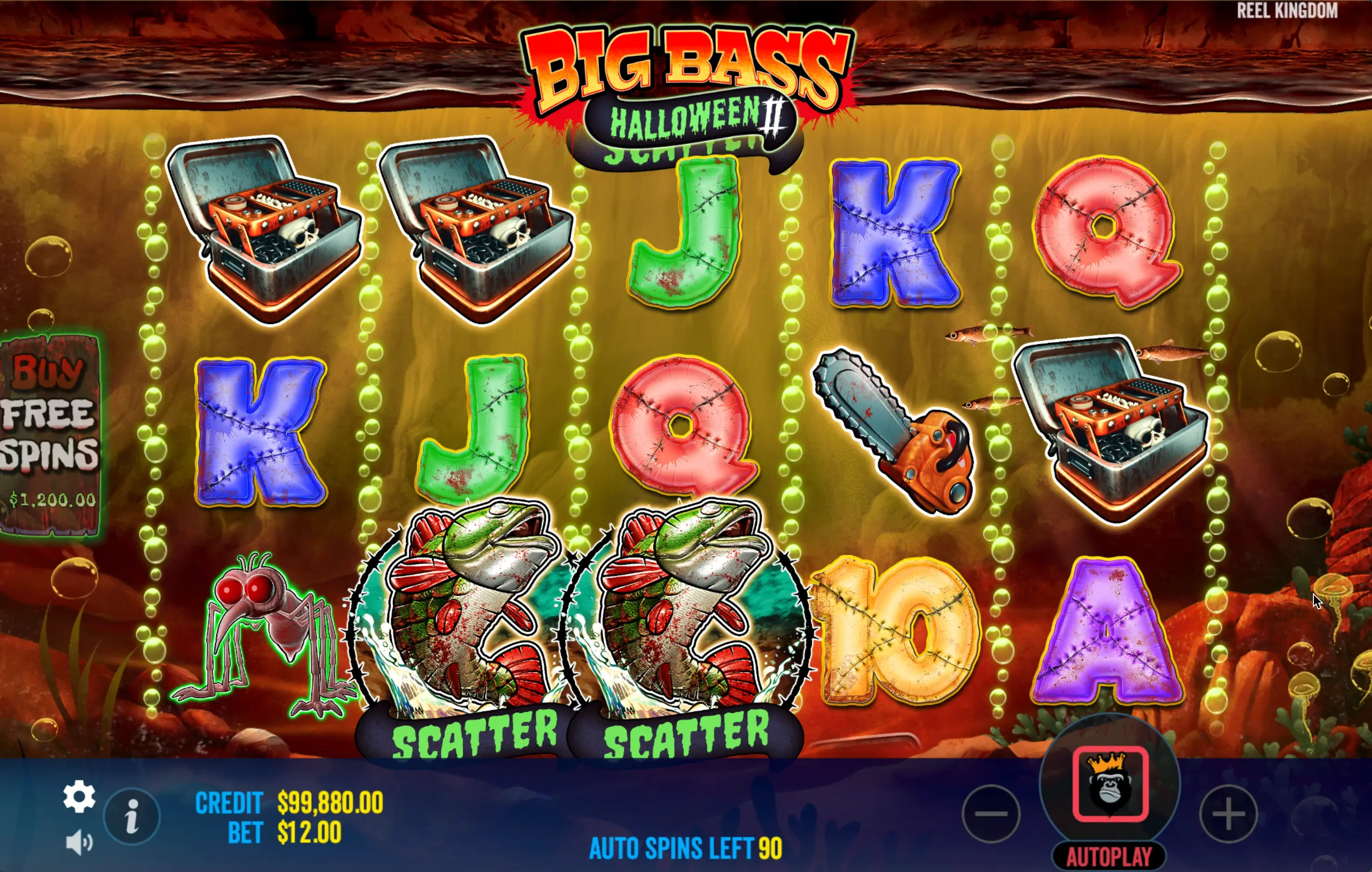The image size is (1372, 872).
Task: Open the Autoplay options
Action: 1109,856
